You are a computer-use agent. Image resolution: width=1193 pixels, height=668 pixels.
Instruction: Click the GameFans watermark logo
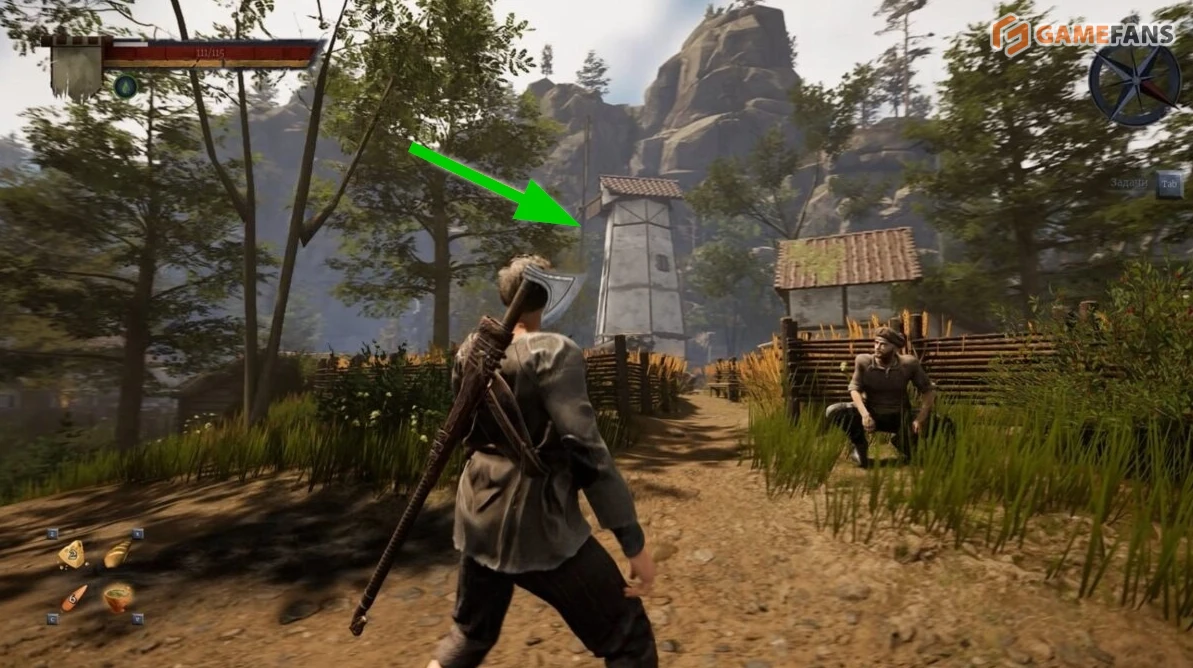click(1081, 35)
